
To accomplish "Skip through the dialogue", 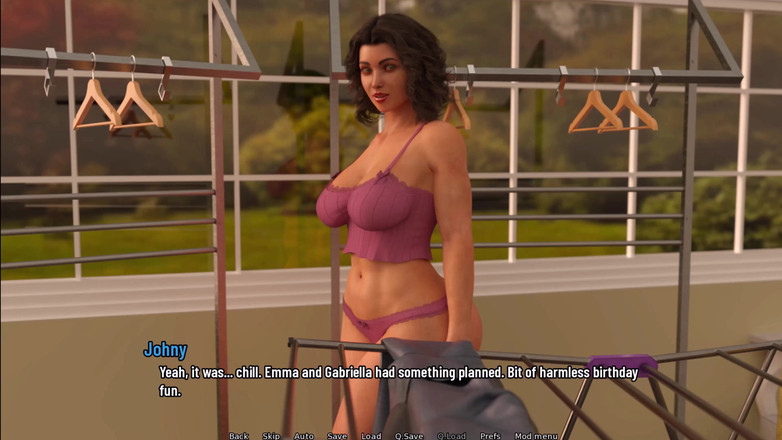I will (271, 435).
